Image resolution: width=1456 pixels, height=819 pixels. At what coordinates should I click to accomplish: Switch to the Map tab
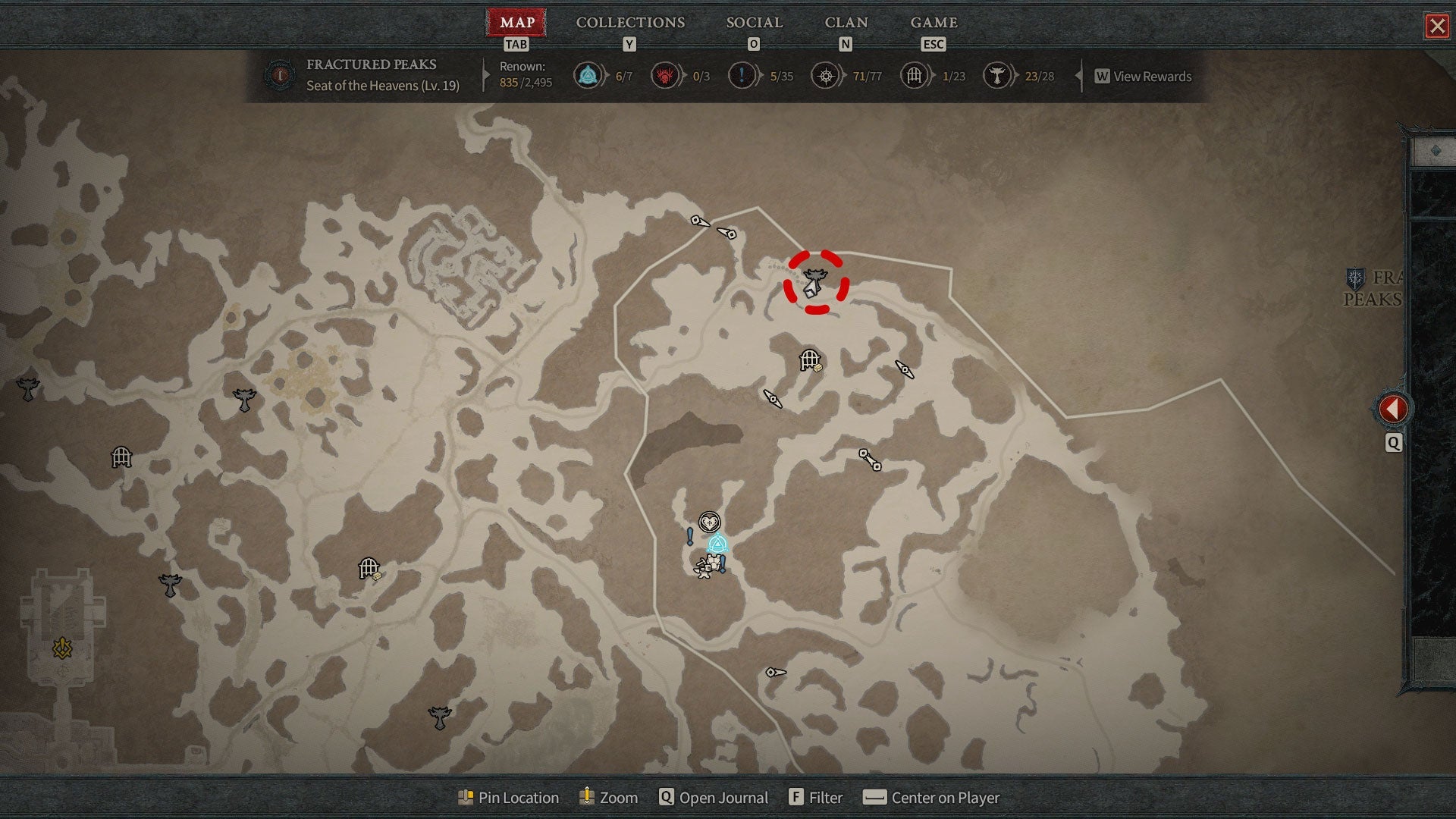pyautogui.click(x=516, y=23)
